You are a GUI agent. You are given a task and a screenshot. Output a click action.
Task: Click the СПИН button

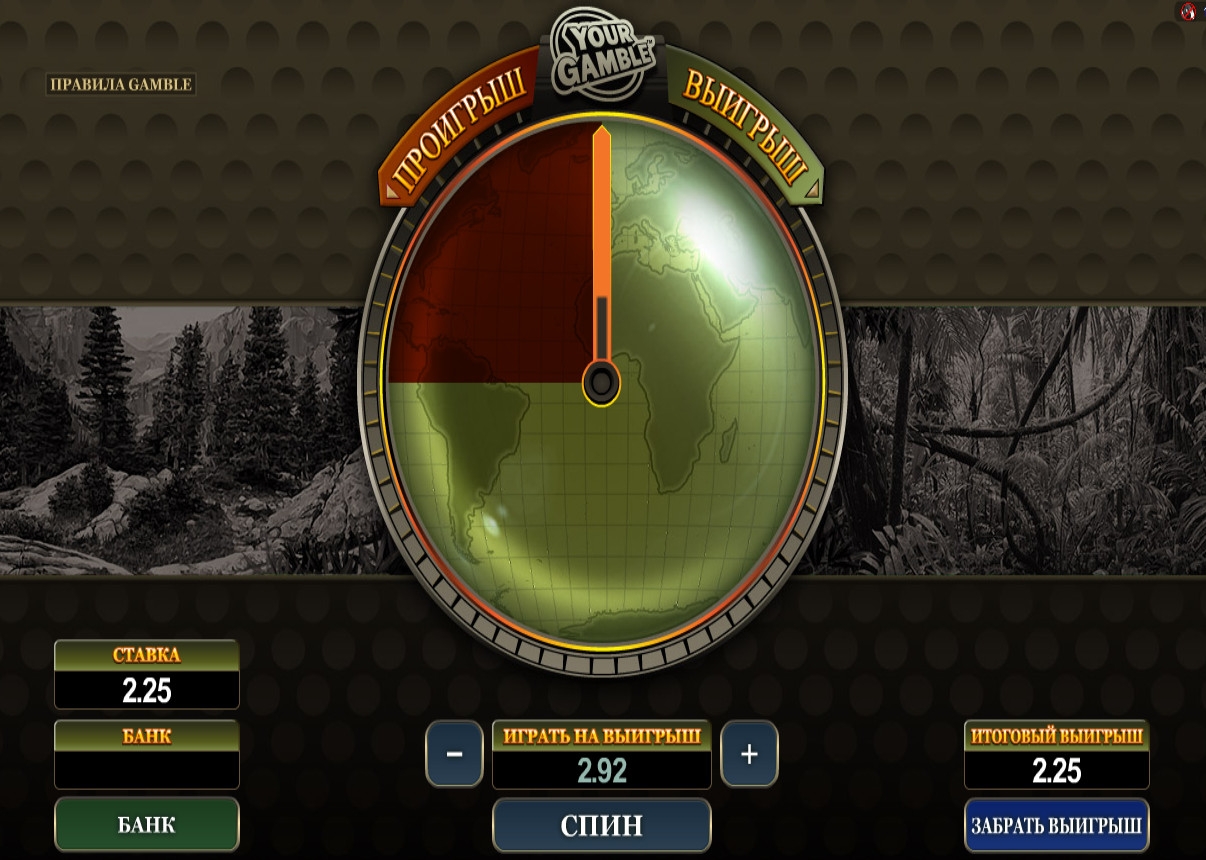coord(601,825)
